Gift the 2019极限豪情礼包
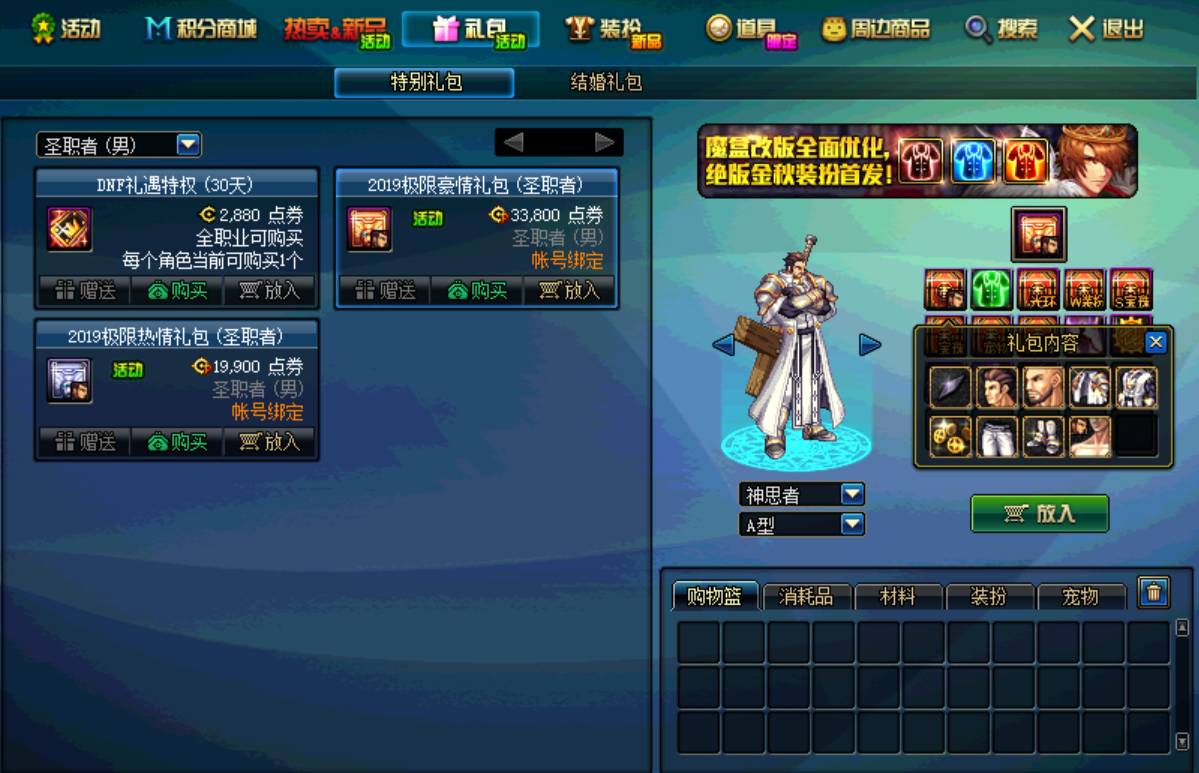The image size is (1199, 773). pyautogui.click(x=384, y=291)
